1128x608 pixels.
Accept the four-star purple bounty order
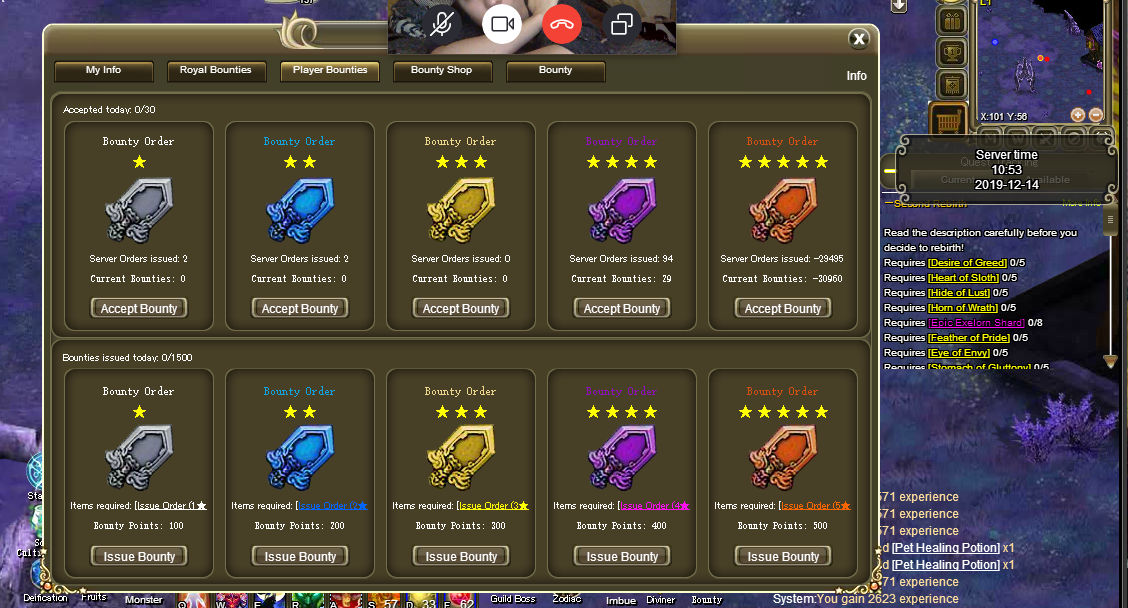point(621,308)
